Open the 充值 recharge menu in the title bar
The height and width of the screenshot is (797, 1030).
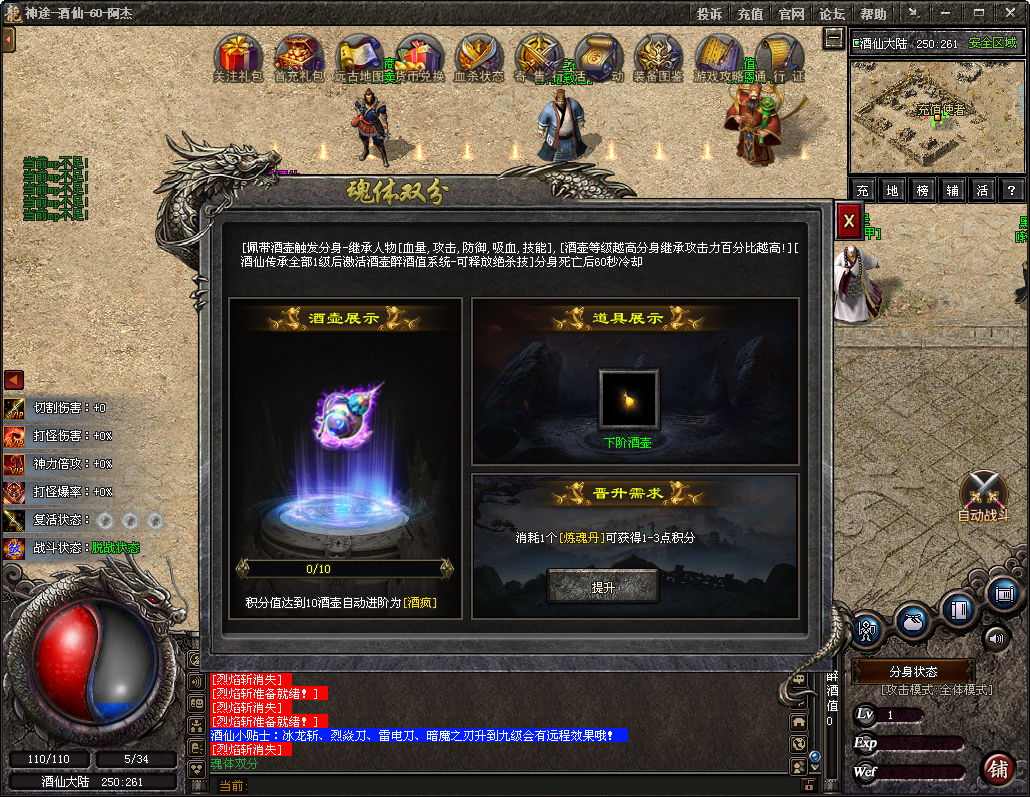pyautogui.click(x=750, y=14)
